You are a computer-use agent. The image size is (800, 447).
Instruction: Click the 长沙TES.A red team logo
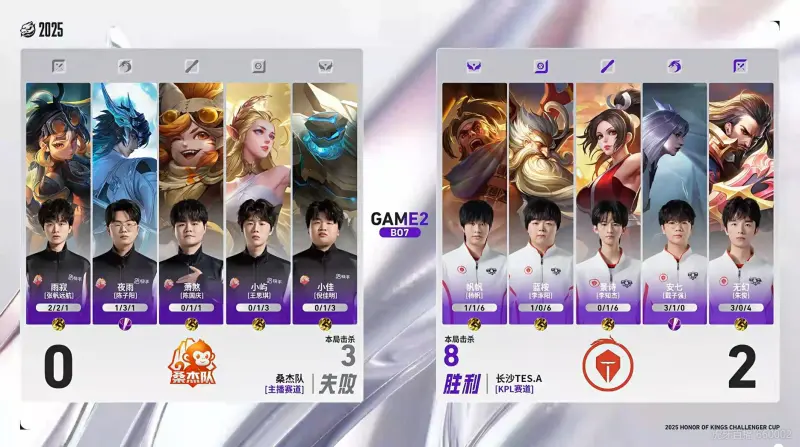[x=607, y=367]
